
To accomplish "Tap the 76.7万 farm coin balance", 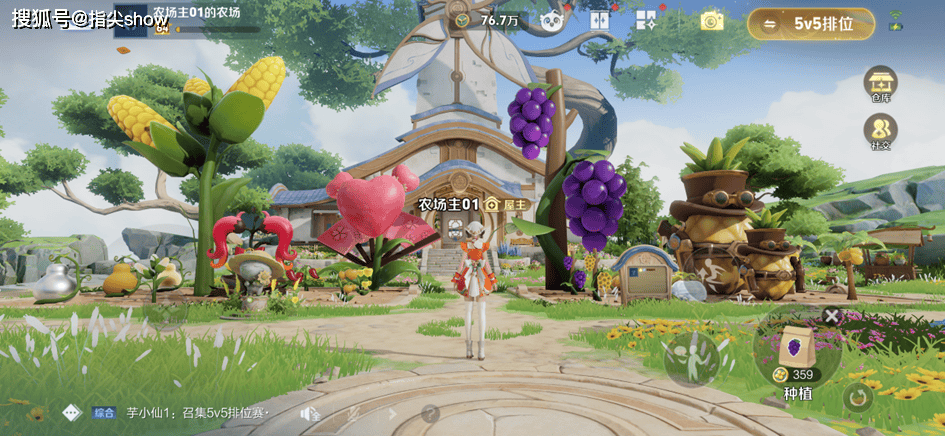I will tap(490, 20).
